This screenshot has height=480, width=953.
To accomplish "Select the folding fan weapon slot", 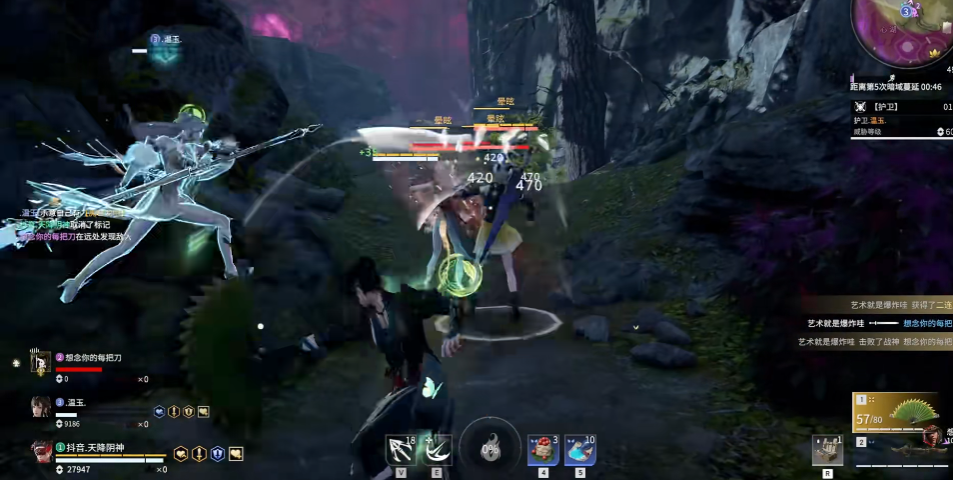I will (895, 412).
